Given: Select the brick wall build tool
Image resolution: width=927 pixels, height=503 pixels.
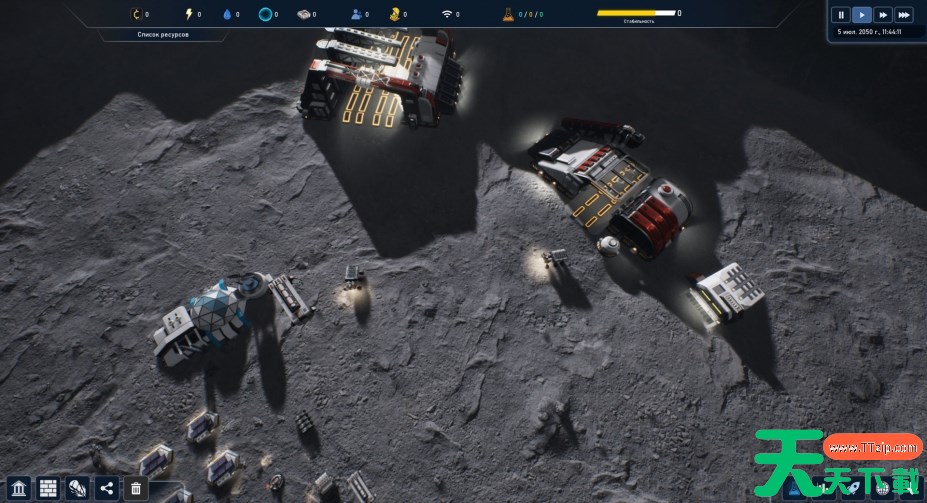Looking at the screenshot, I should coord(48,488).
